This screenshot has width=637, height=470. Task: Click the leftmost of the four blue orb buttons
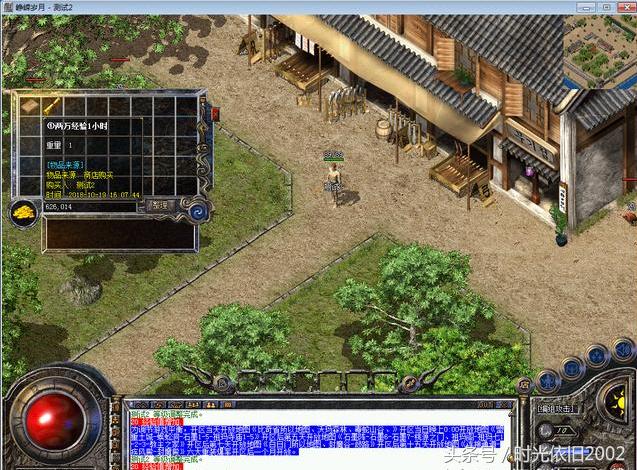point(548,379)
